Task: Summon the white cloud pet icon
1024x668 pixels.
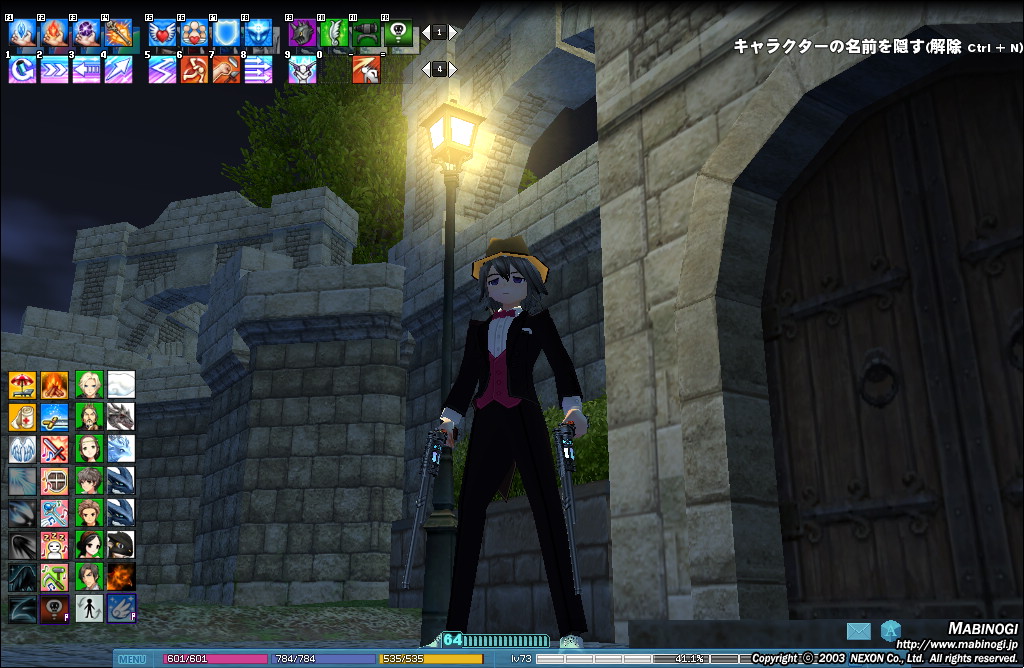Action: [121, 384]
